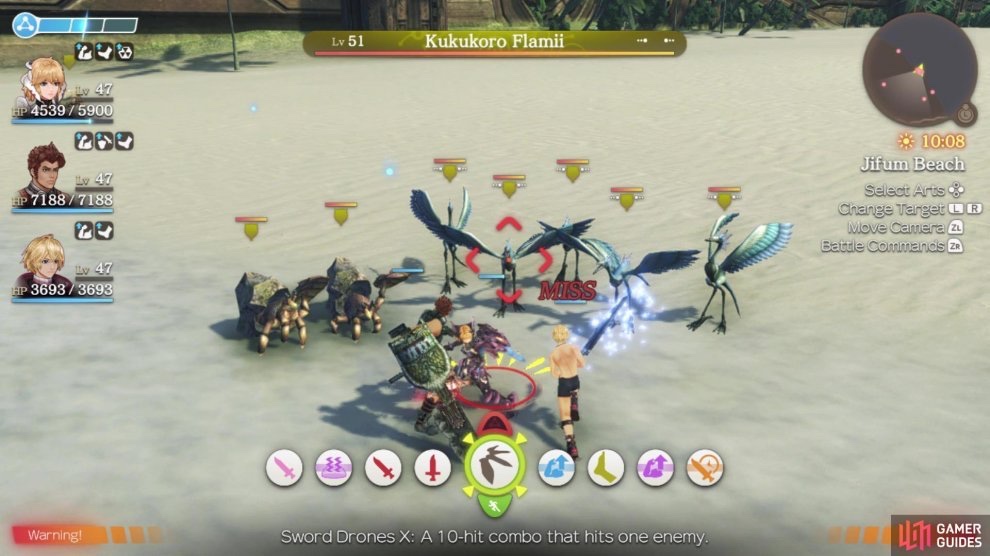Use the yellow boot art
Image resolution: width=990 pixels, height=556 pixels.
tap(606, 467)
